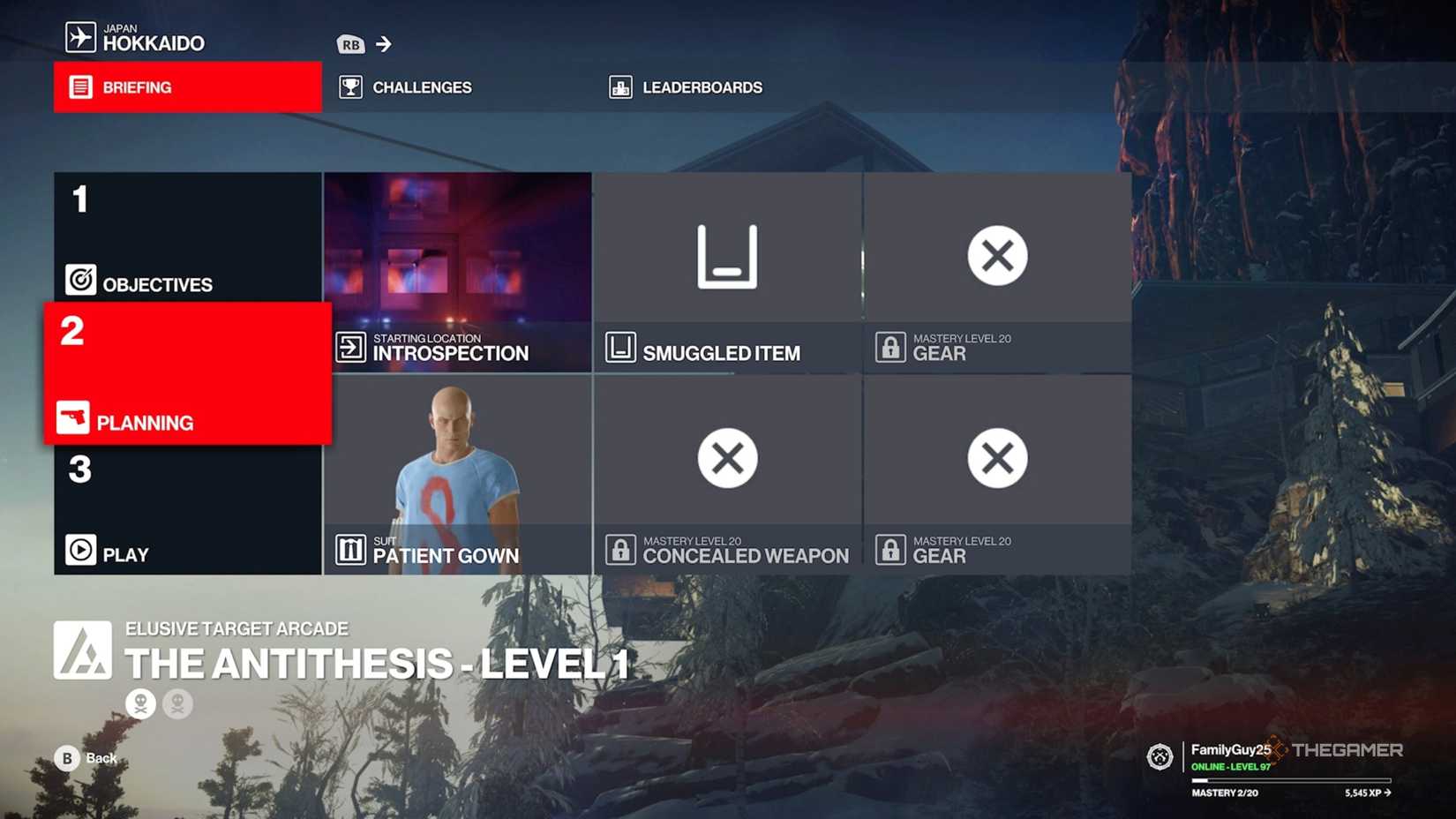
Task: Click the Briefing document icon
Action: tap(80, 86)
